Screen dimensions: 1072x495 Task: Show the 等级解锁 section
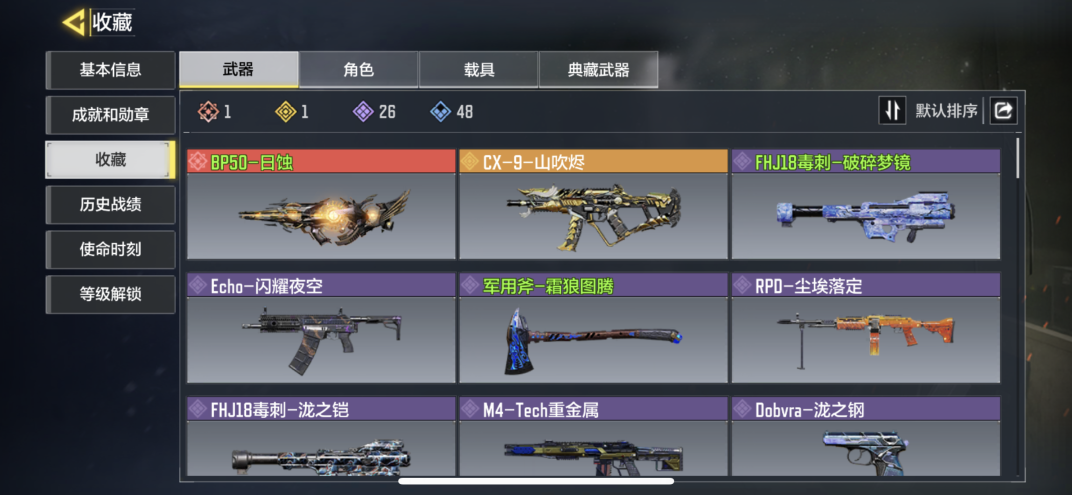(x=110, y=295)
